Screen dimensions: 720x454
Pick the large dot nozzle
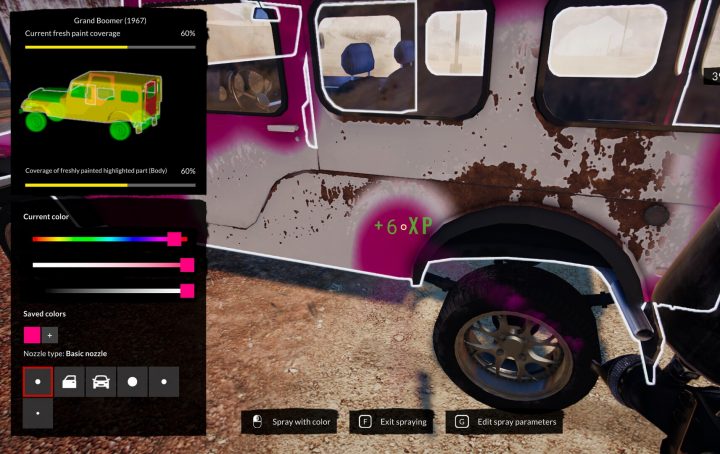click(132, 382)
